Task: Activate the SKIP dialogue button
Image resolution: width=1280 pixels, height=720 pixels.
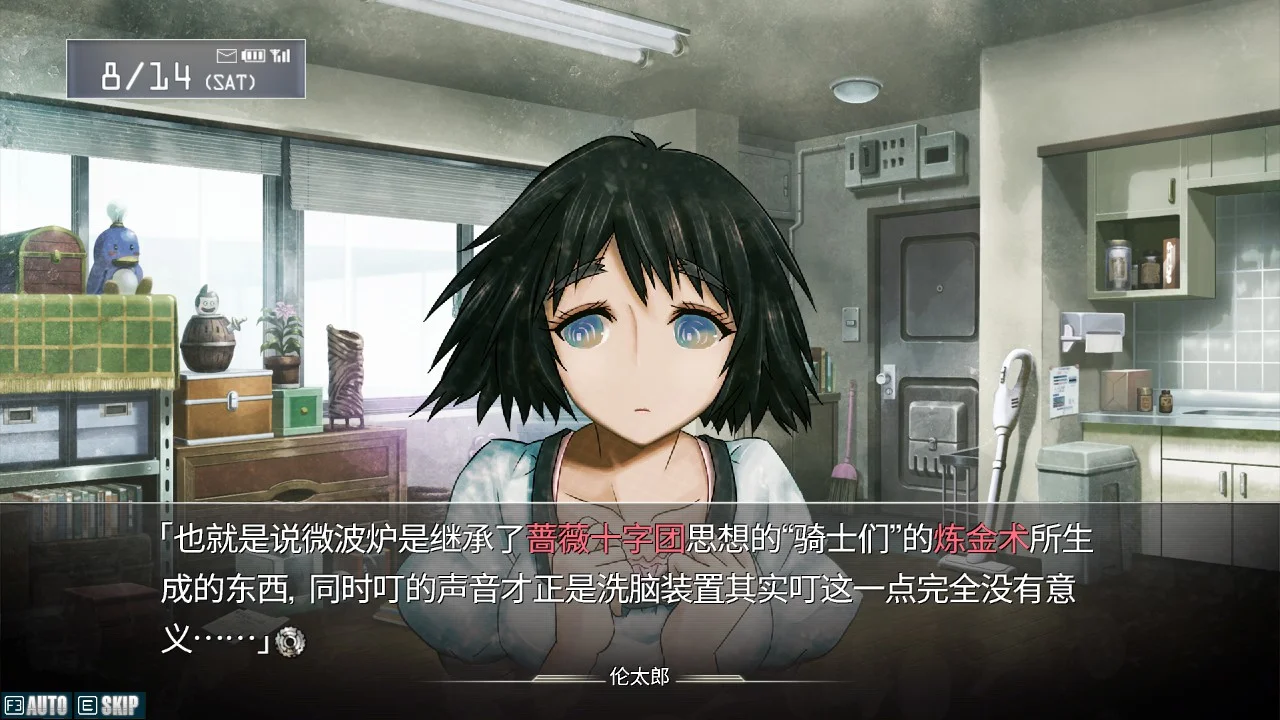Action: coord(110,706)
